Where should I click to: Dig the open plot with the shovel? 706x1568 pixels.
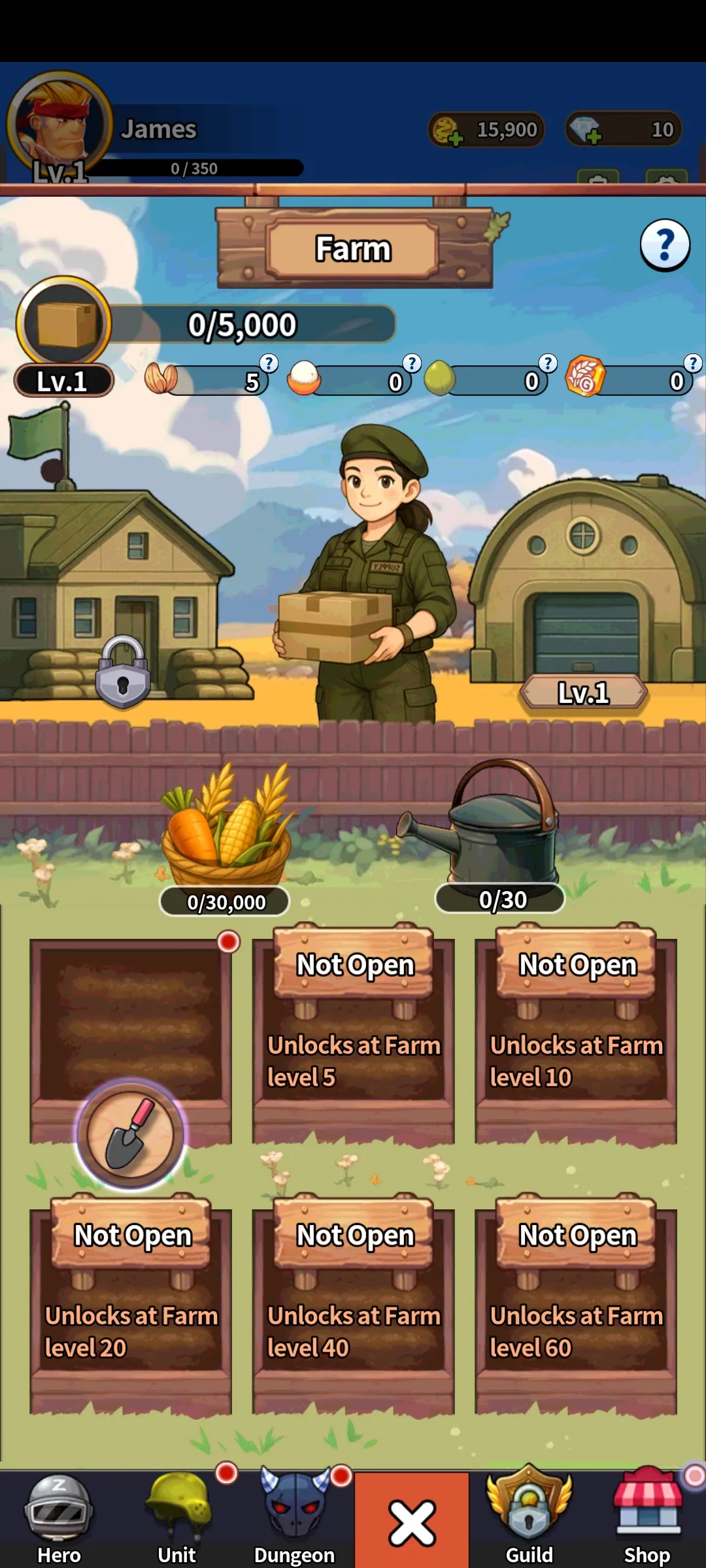(x=131, y=1134)
